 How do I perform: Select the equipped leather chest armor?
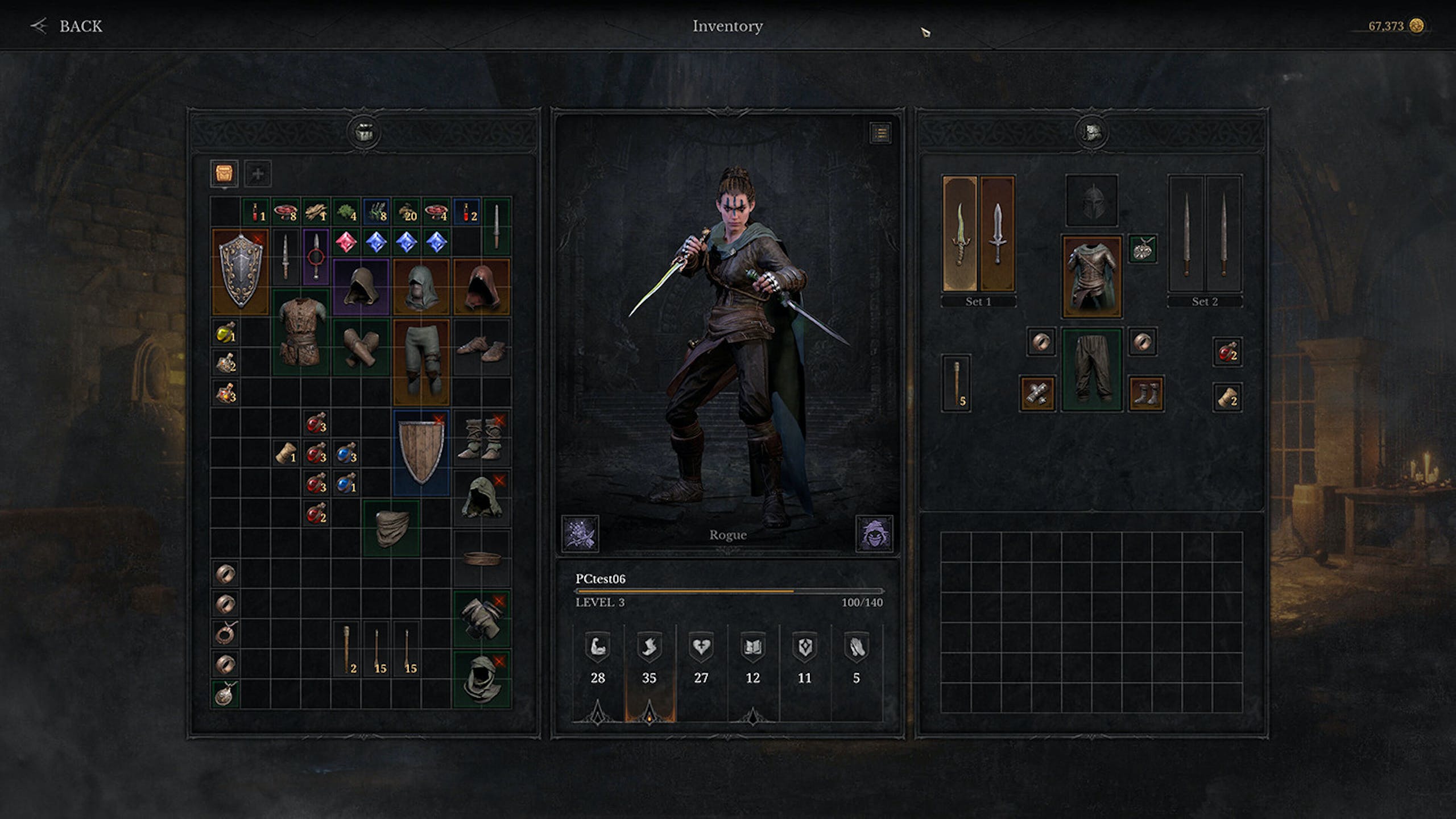pyautogui.click(x=1091, y=276)
